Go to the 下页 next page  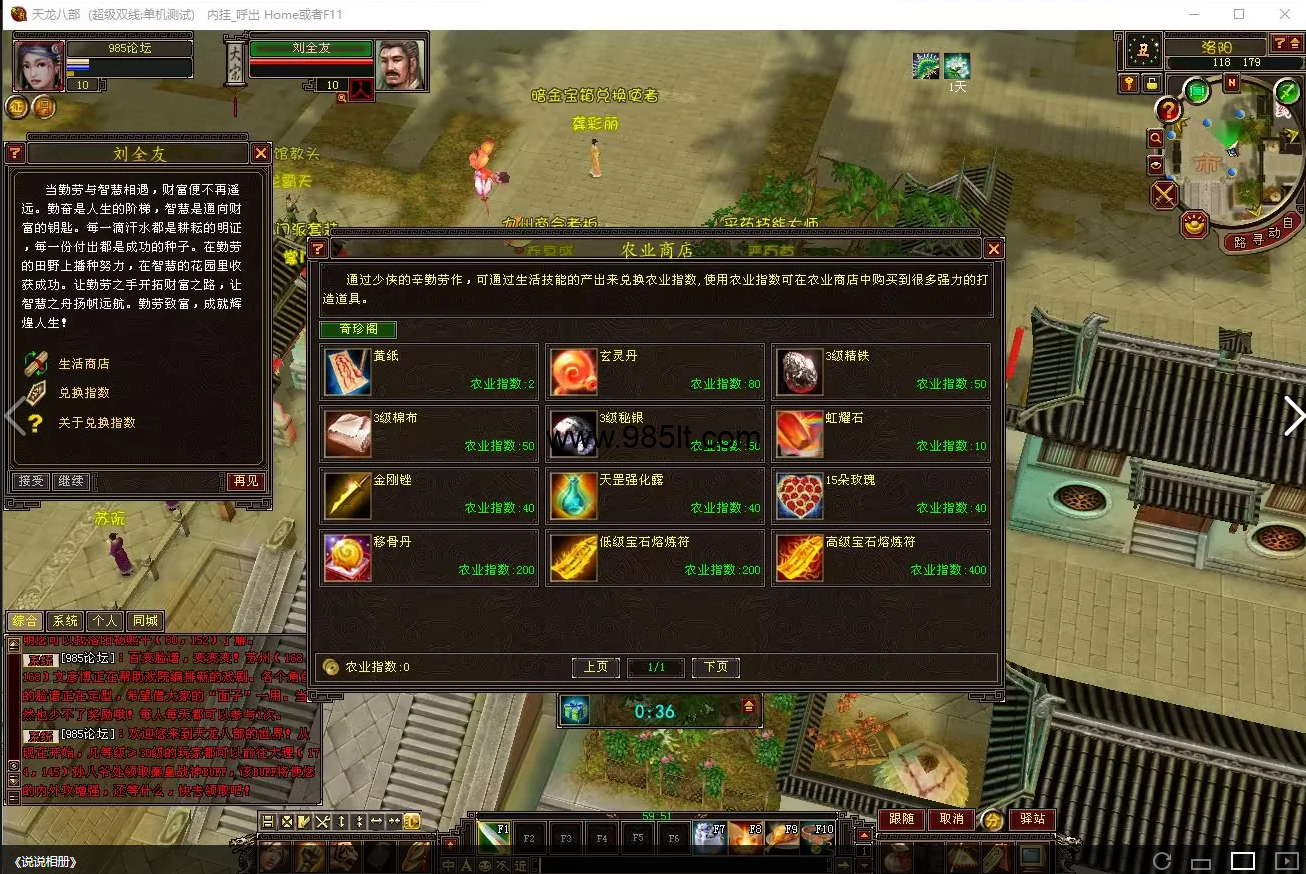coord(716,667)
